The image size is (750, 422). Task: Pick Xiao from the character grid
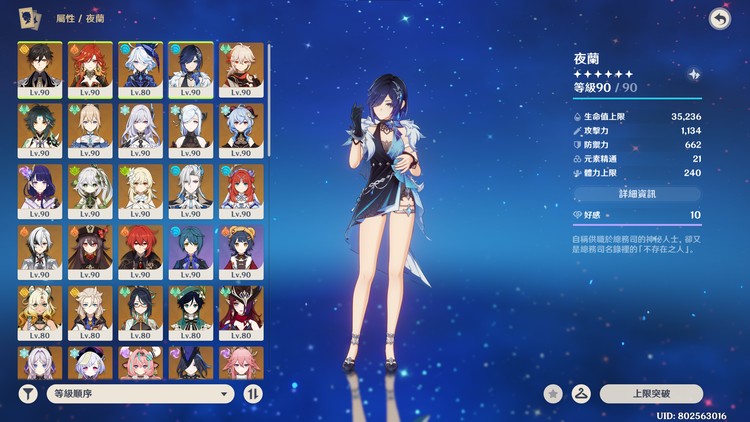click(x=39, y=129)
